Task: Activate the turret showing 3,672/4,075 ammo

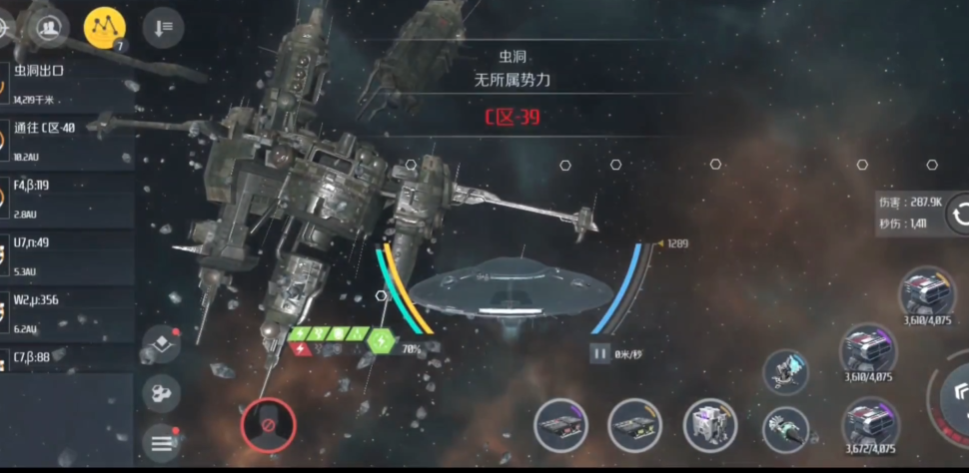Action: [x=869, y=423]
